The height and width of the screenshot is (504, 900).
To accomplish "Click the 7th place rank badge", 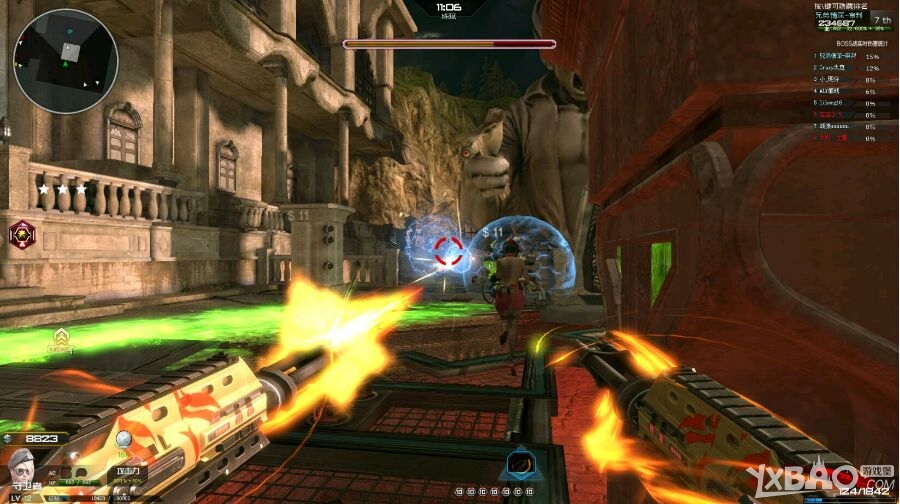I will [881, 19].
